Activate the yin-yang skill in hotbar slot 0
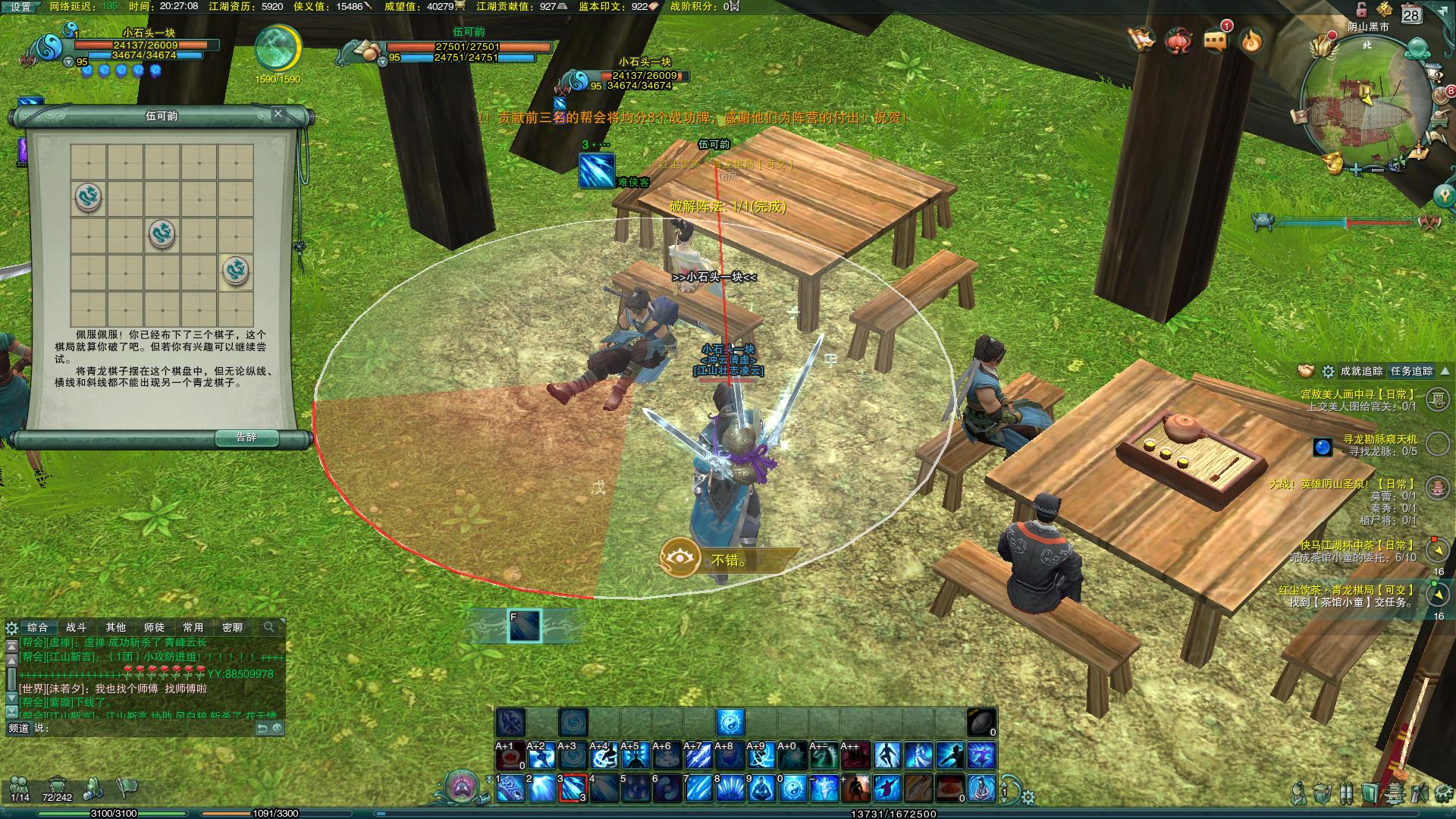 [792, 789]
